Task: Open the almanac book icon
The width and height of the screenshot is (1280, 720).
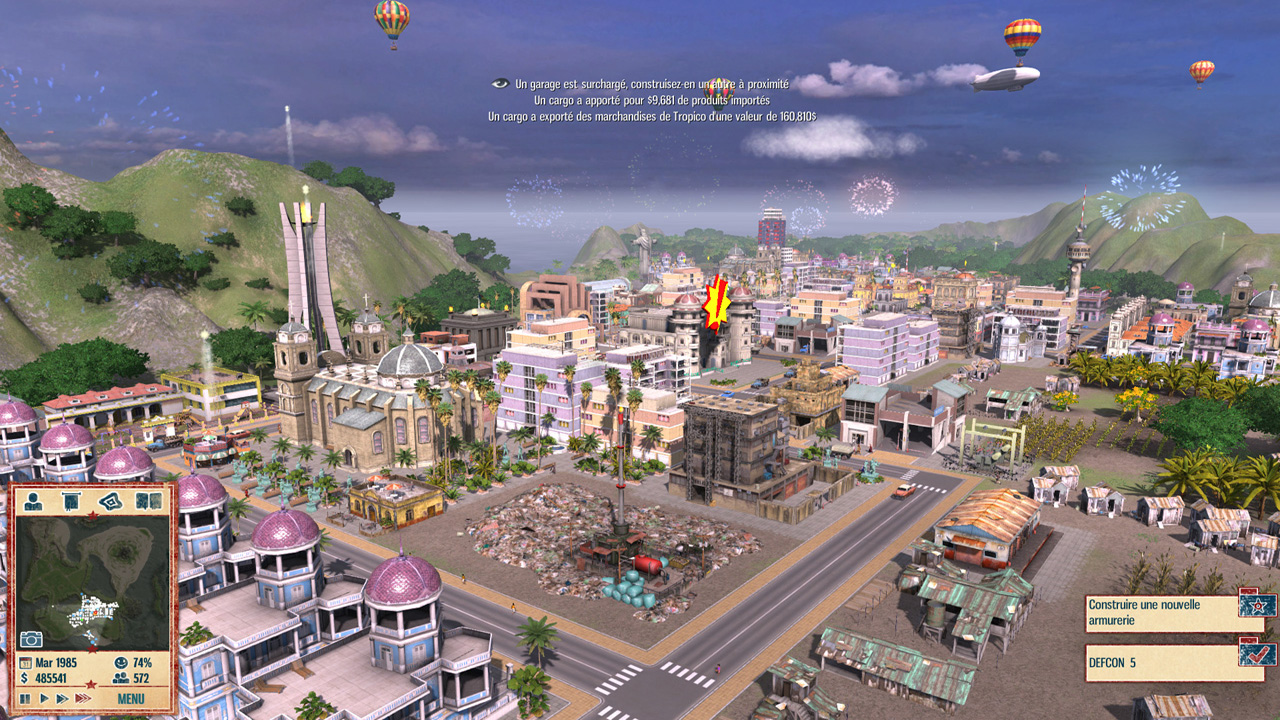Action: (148, 501)
